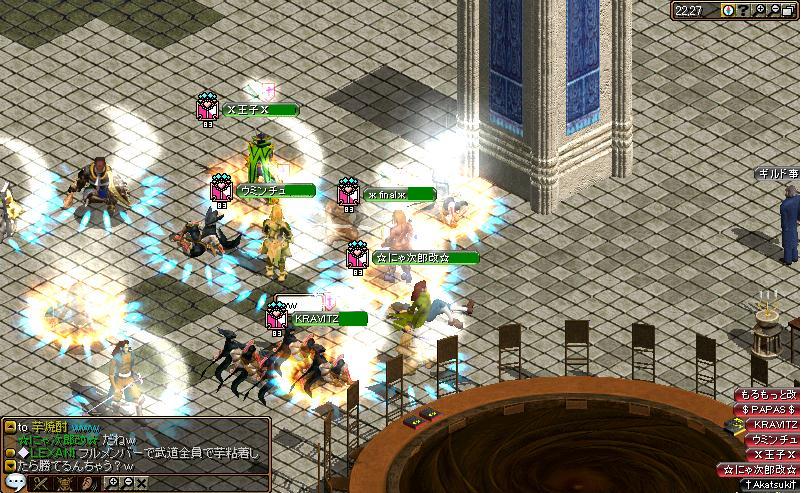
Task: Shrink the chat window with minus magnifier
Action: pos(126,484)
